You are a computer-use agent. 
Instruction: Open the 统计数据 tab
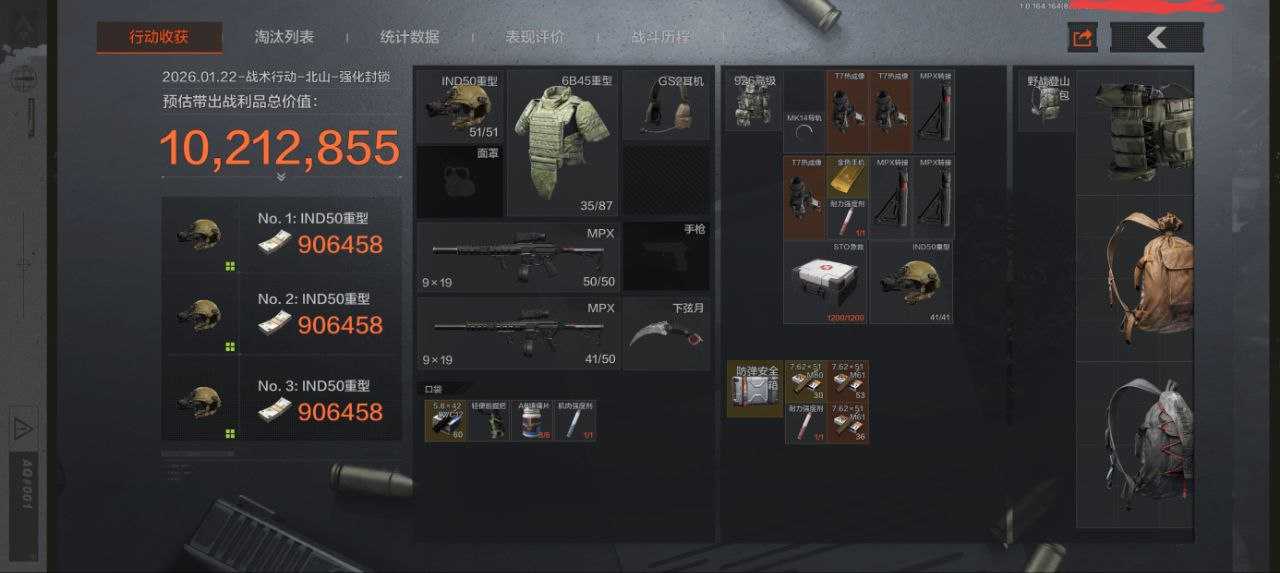[x=409, y=37]
